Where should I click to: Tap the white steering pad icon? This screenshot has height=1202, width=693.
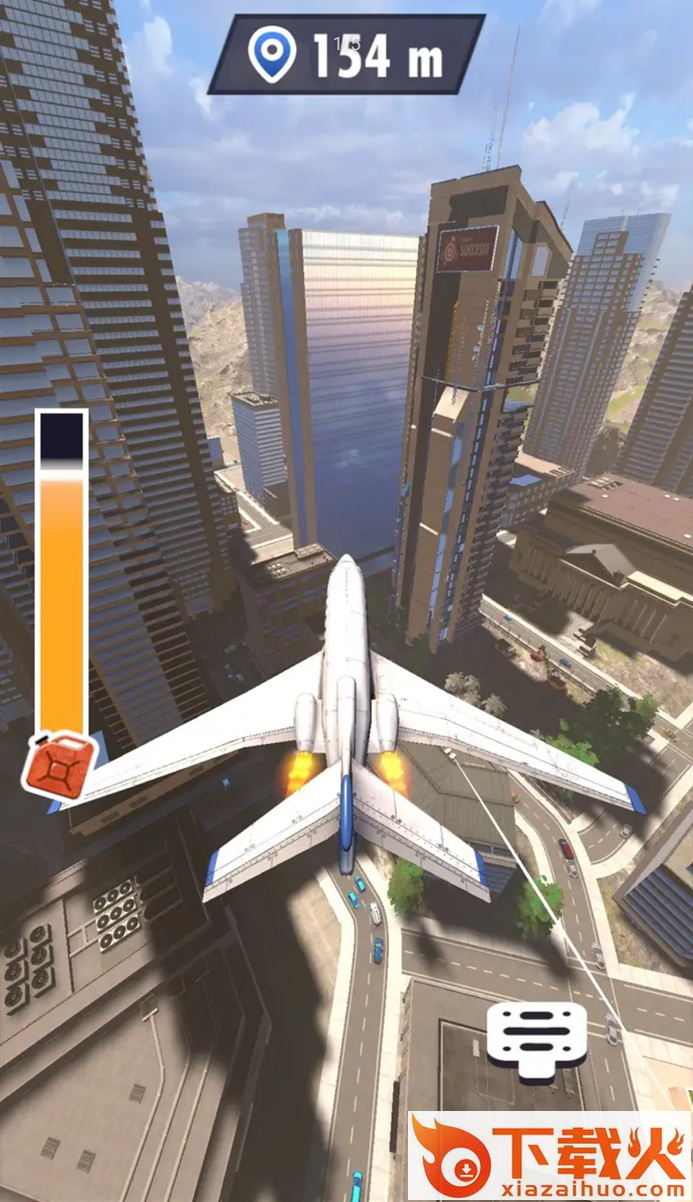536,1038
